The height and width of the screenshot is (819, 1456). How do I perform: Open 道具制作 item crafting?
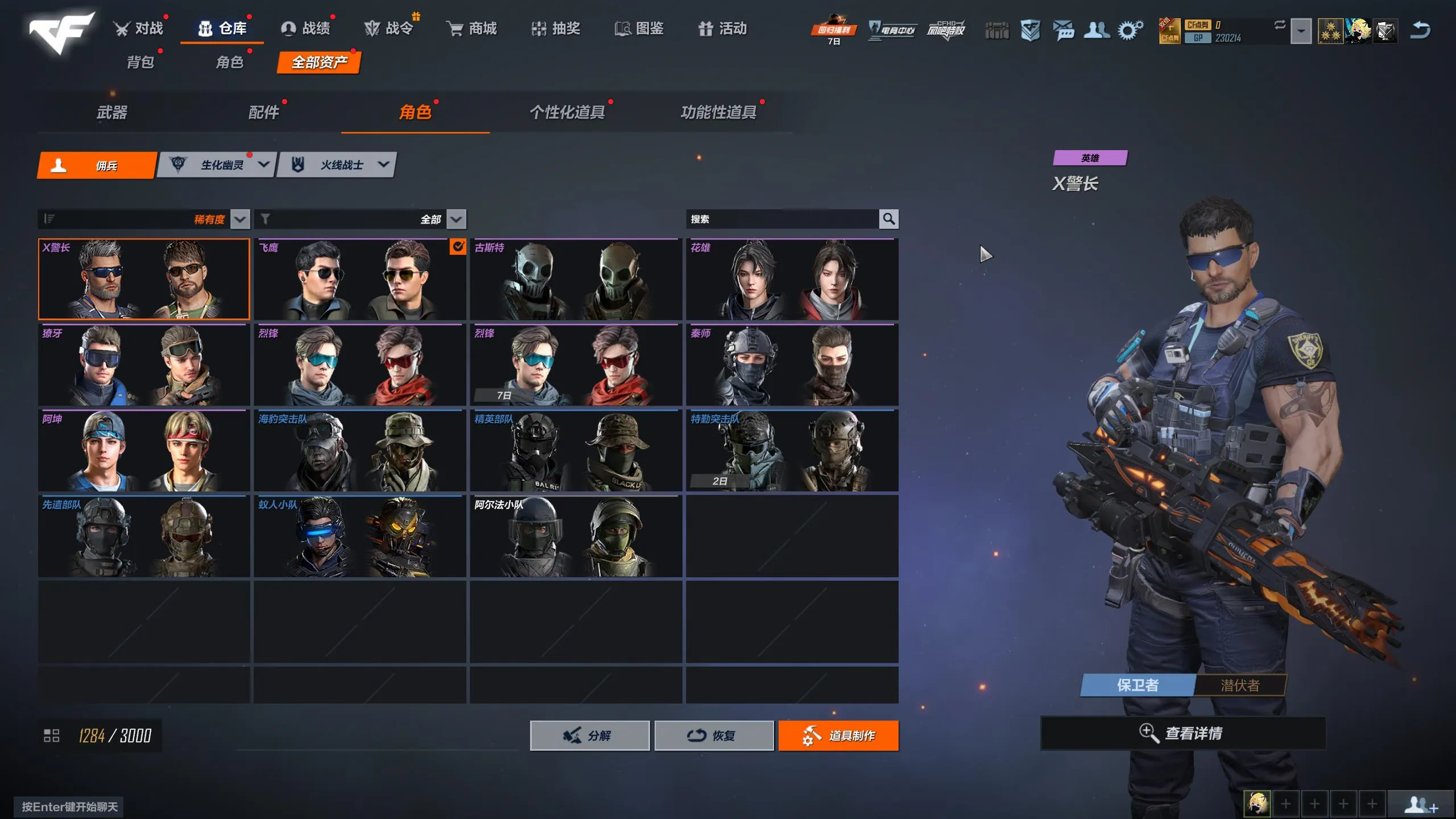838,735
